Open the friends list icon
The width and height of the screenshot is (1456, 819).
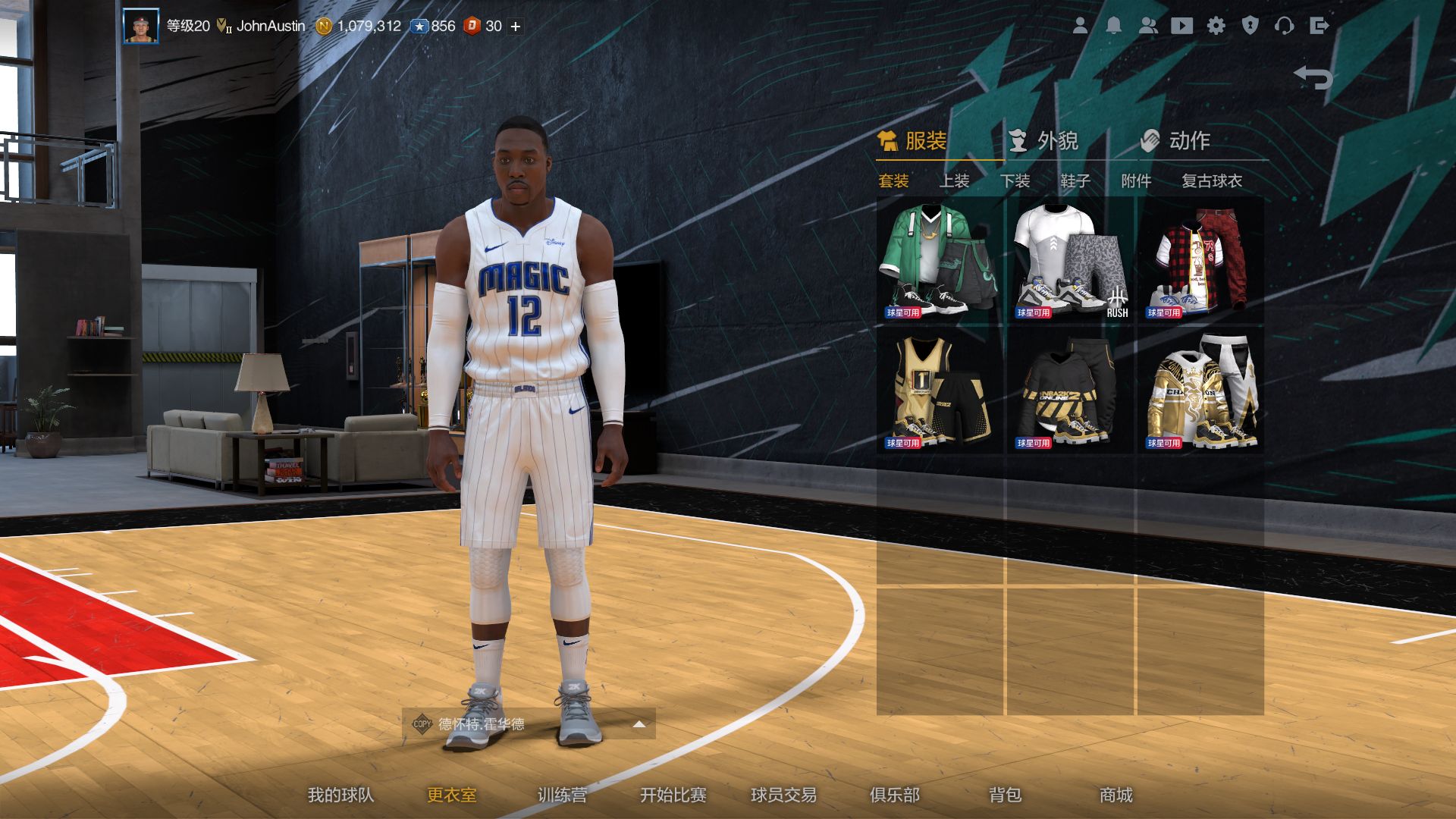(x=1147, y=25)
